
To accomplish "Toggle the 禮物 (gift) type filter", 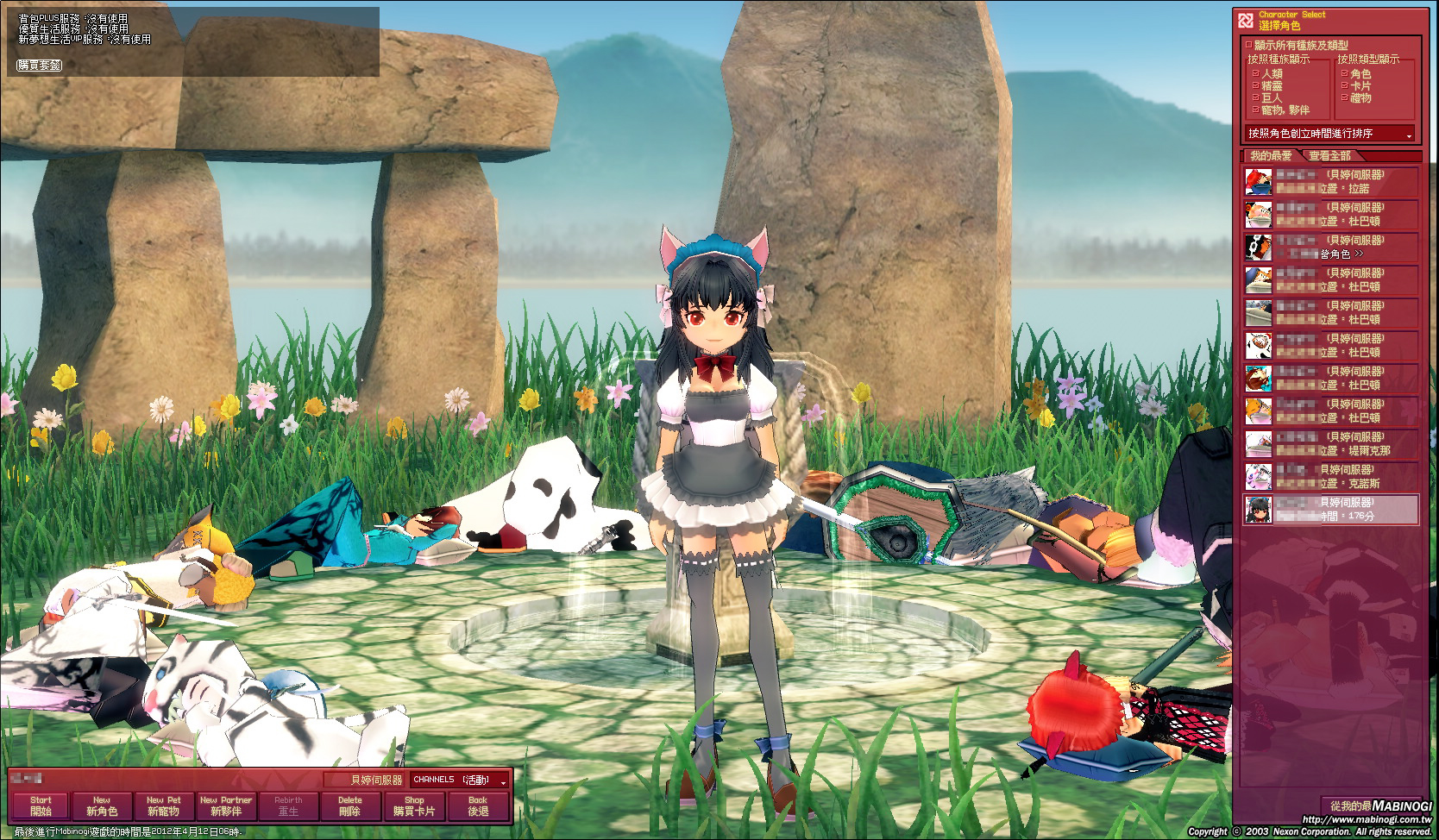I will tap(1345, 98).
